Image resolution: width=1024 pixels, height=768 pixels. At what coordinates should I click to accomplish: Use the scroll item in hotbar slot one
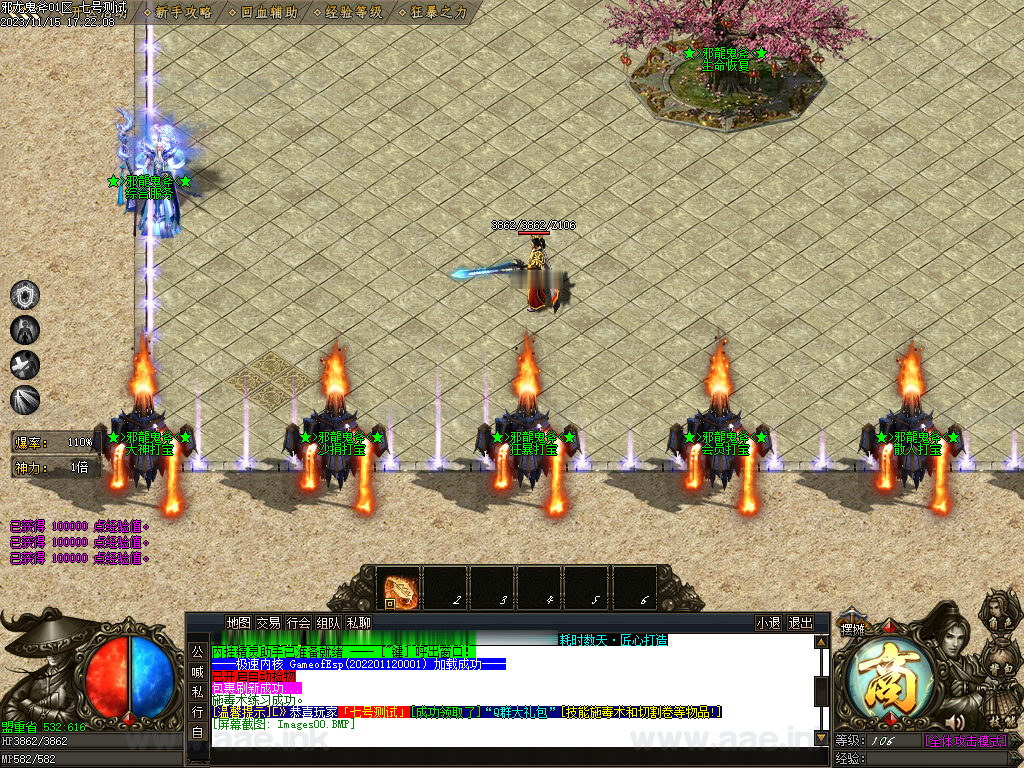(401, 589)
